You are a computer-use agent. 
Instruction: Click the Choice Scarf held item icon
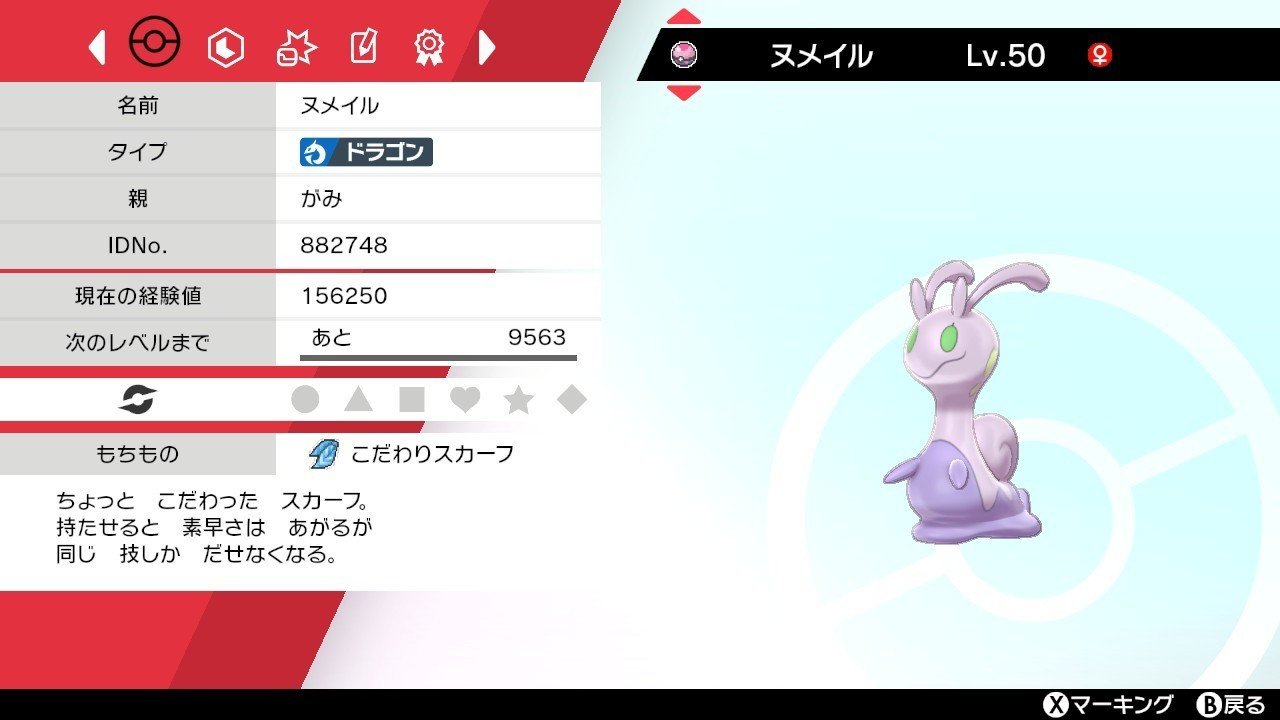[322, 453]
